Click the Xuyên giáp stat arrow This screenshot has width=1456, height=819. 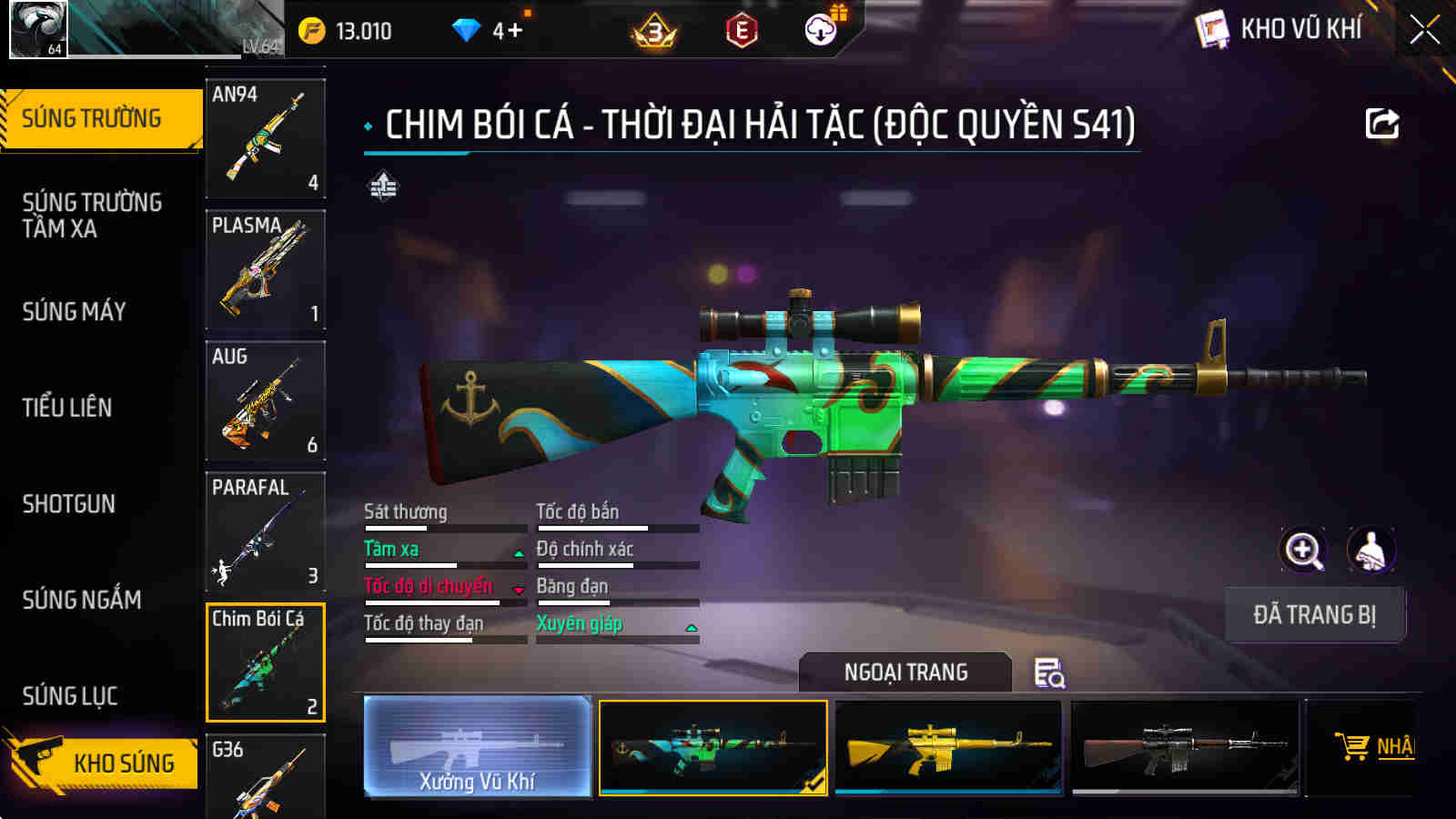(692, 629)
